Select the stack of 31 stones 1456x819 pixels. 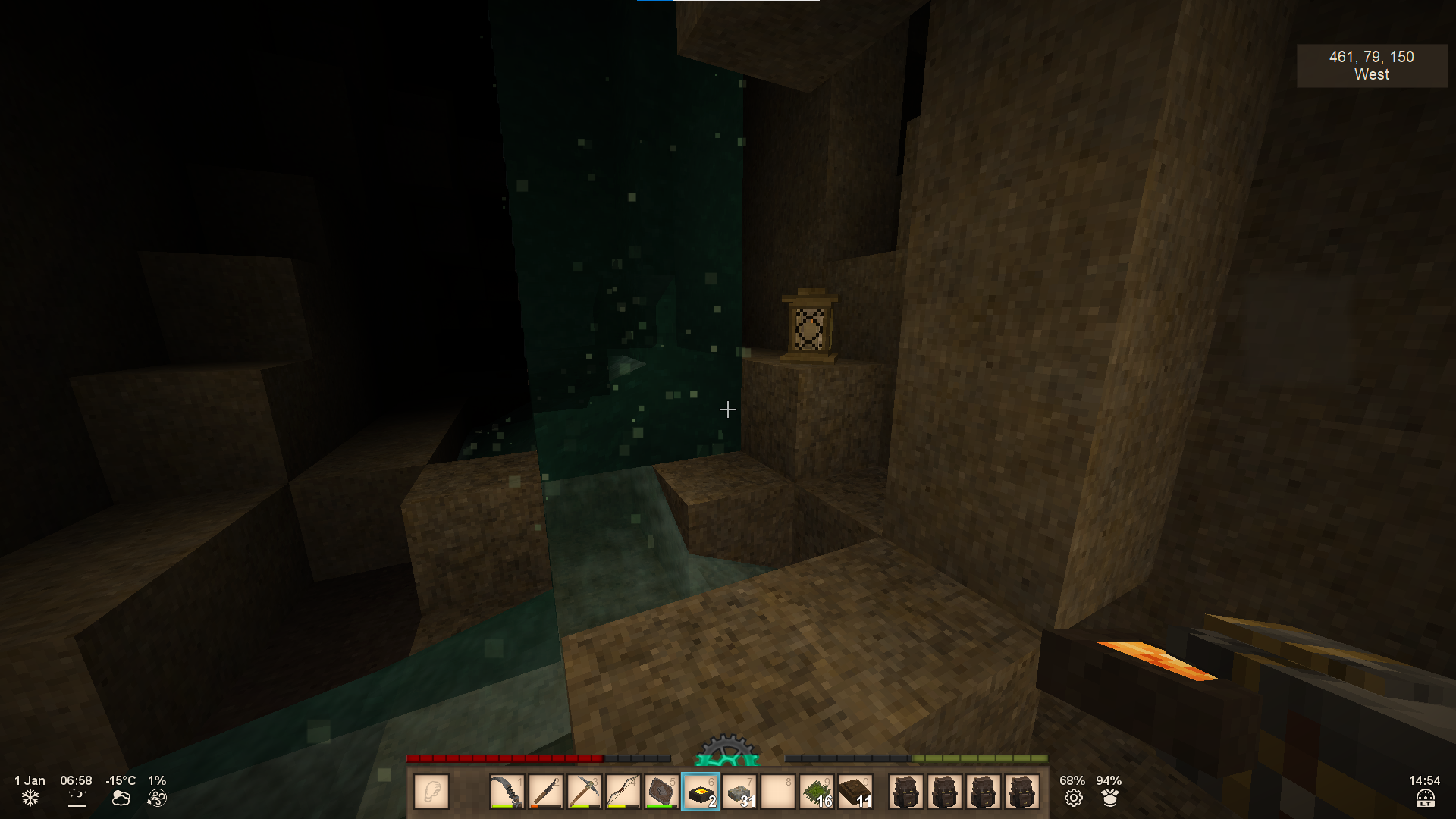[739, 792]
